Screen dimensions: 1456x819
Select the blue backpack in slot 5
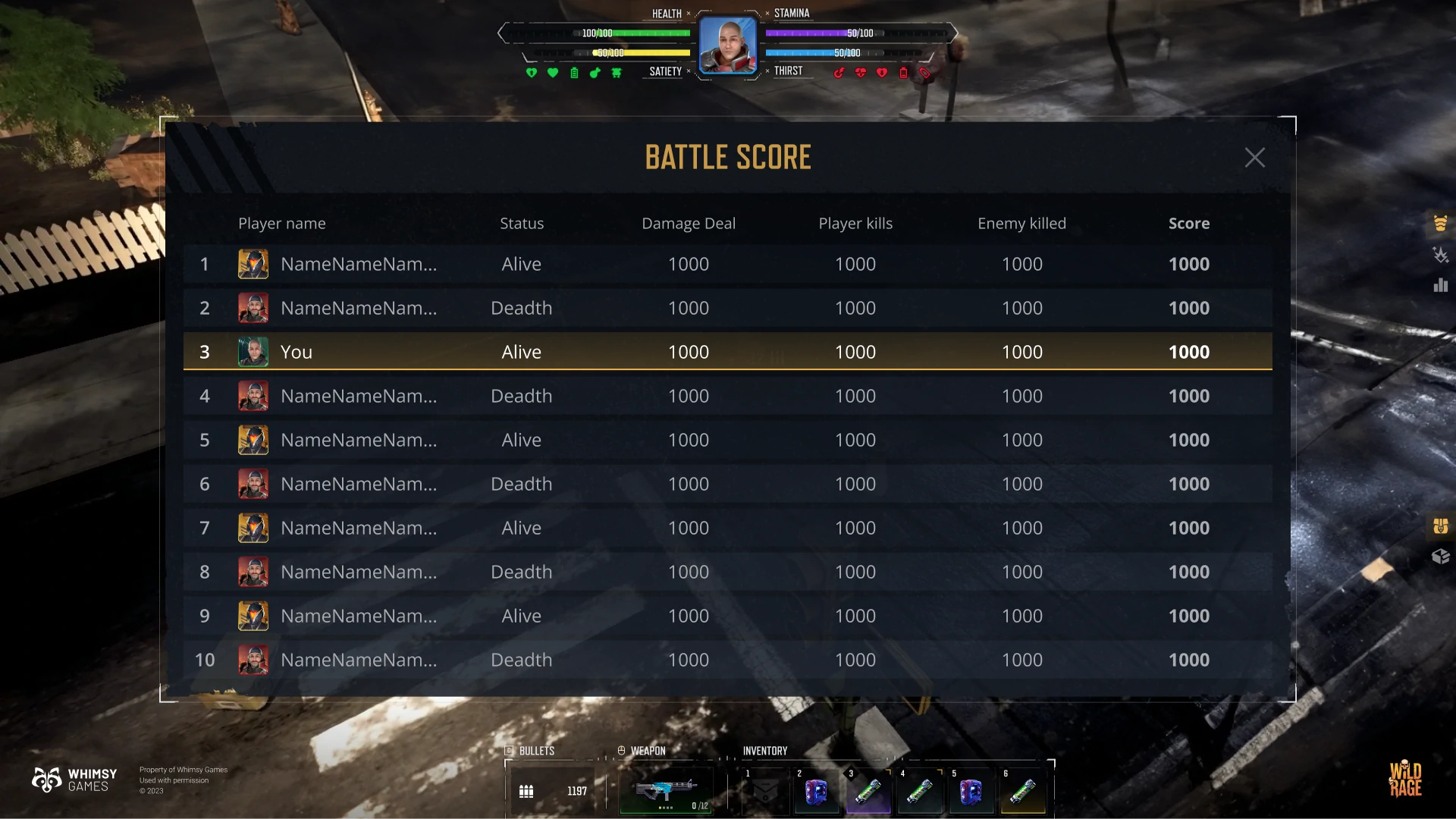[x=971, y=792]
